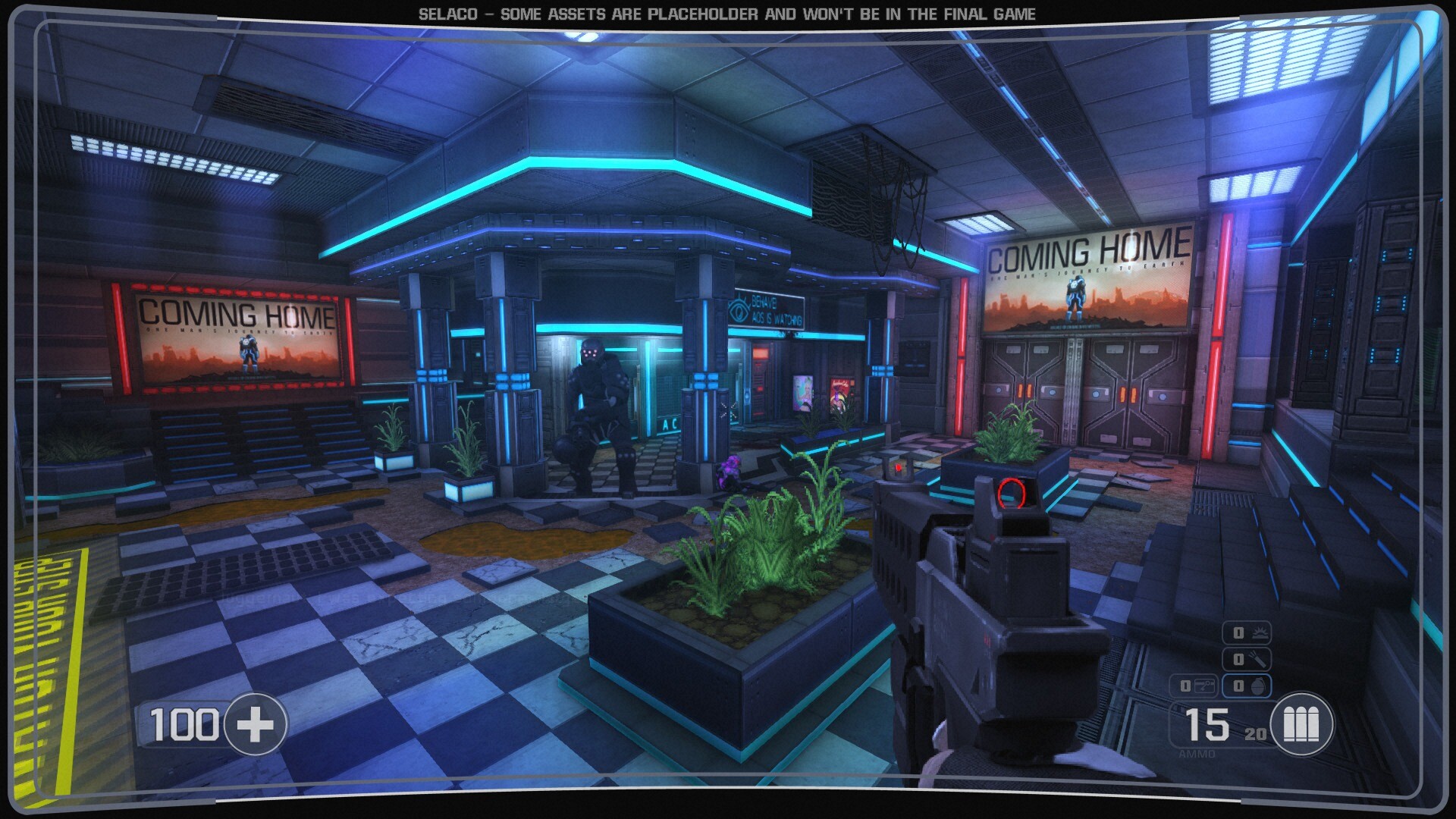Select the frag grenade slot

point(1247,686)
